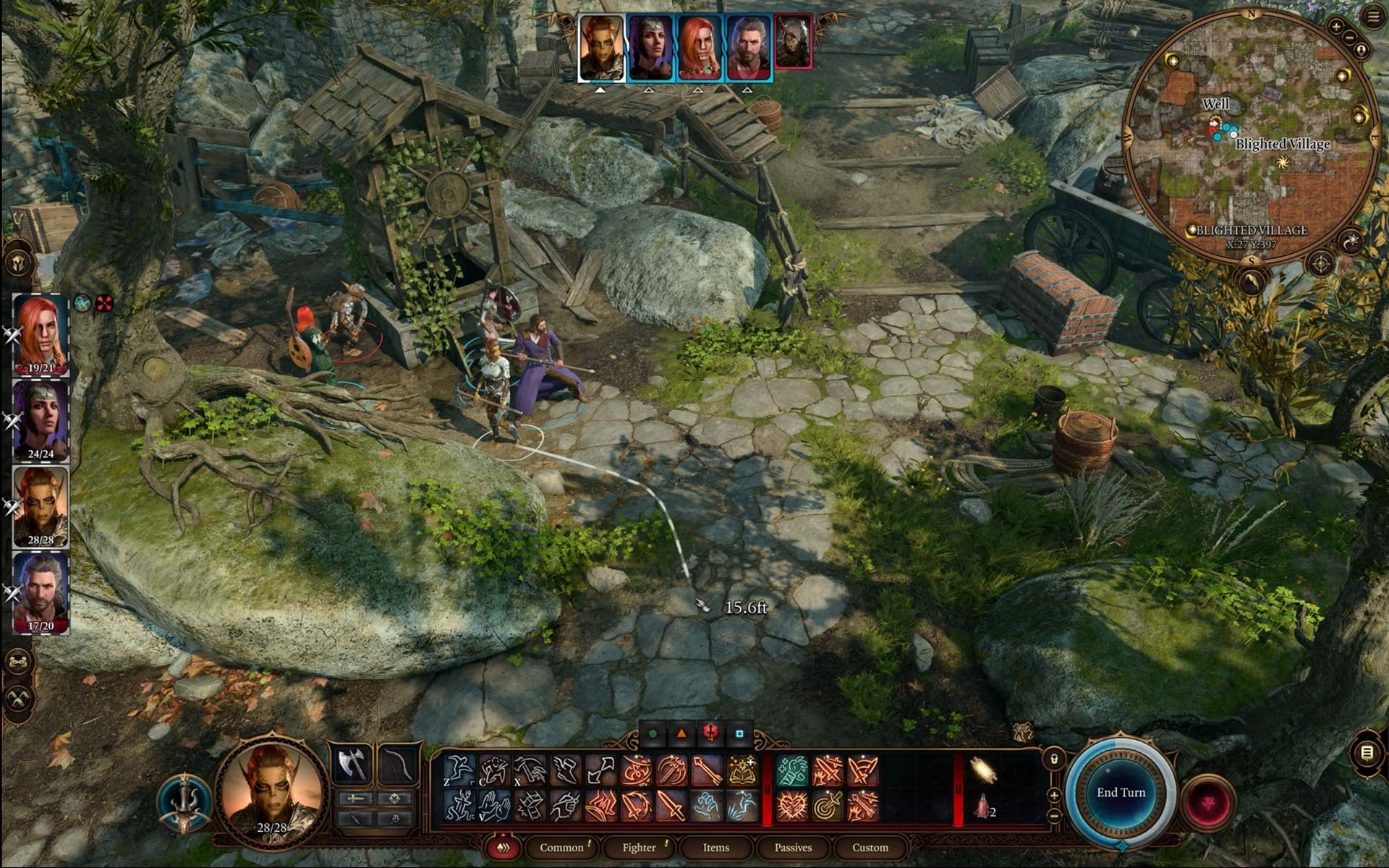Equip the melee battleaxe weapon slot

(x=352, y=764)
